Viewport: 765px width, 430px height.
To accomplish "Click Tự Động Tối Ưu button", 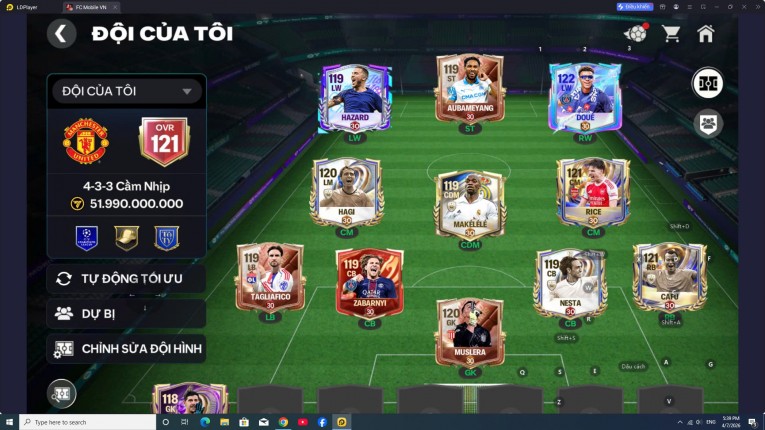I will 126,278.
